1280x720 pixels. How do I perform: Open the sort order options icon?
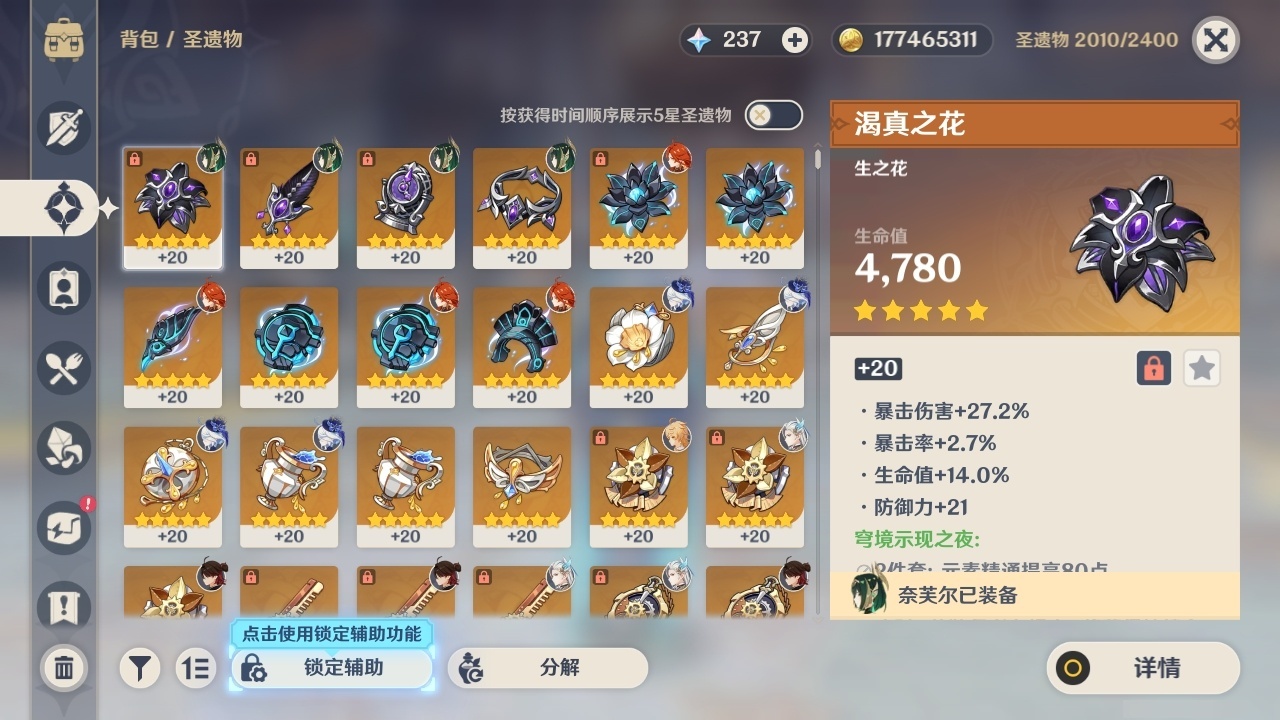click(196, 668)
